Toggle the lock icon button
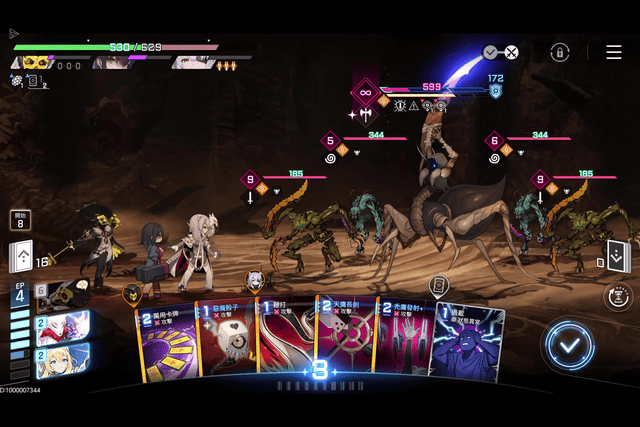Image resolution: width=640 pixels, height=427 pixels. (x=560, y=52)
